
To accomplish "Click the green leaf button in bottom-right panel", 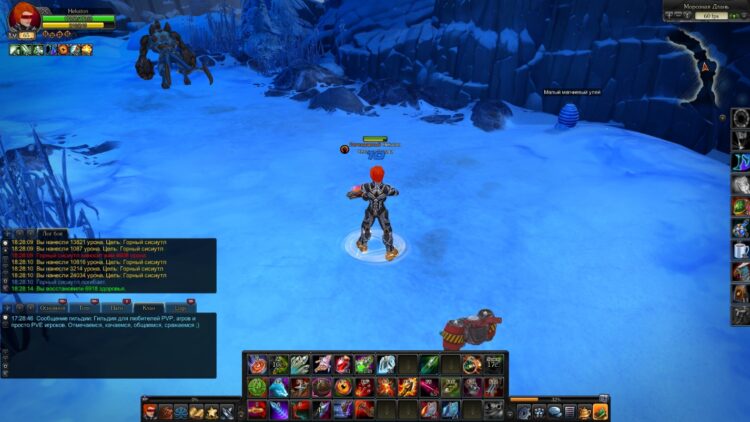I will click(599, 411).
